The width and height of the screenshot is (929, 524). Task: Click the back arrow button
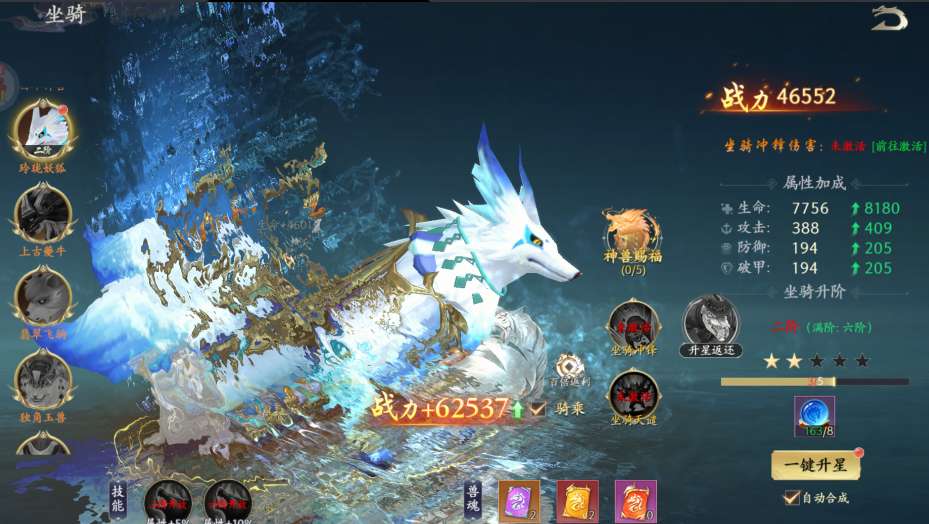point(888,18)
